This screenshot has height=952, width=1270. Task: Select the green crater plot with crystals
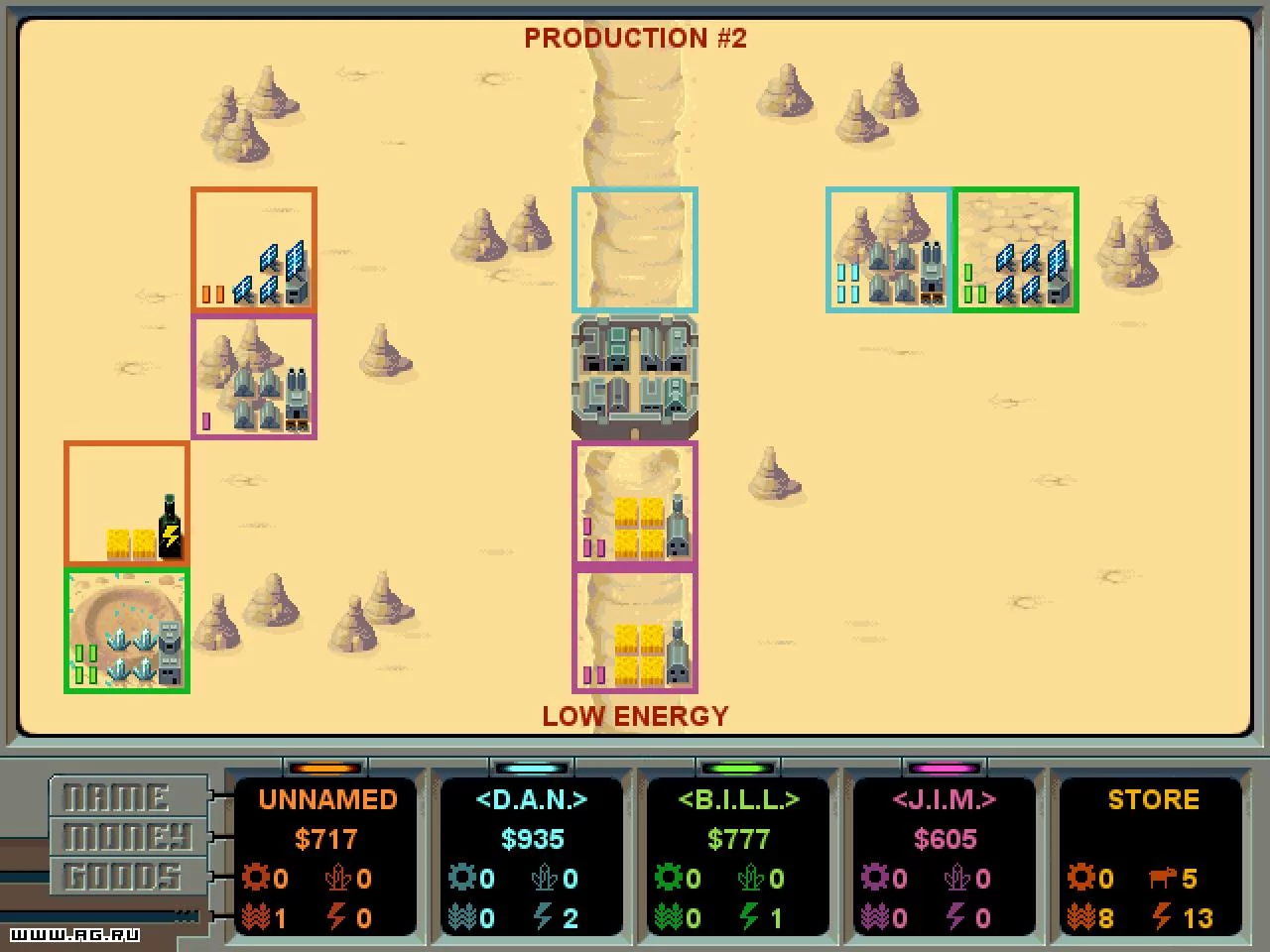coord(127,631)
